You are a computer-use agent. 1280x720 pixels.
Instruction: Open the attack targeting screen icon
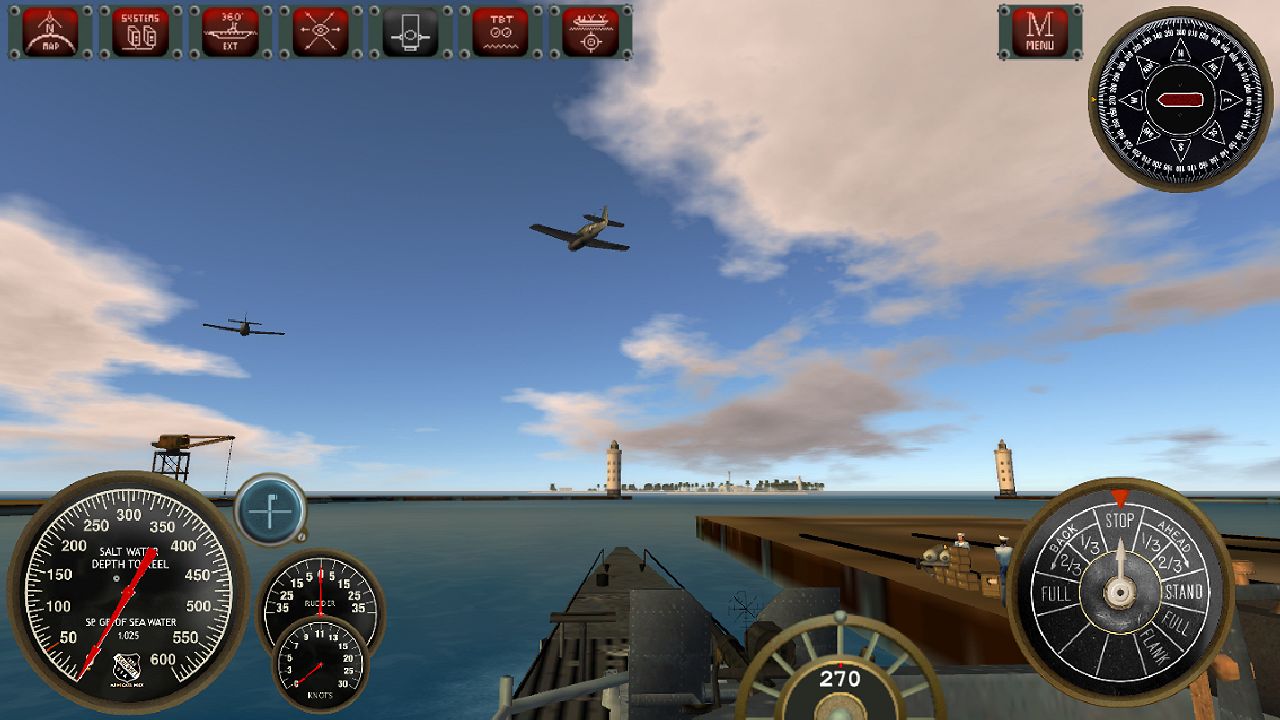click(x=590, y=28)
